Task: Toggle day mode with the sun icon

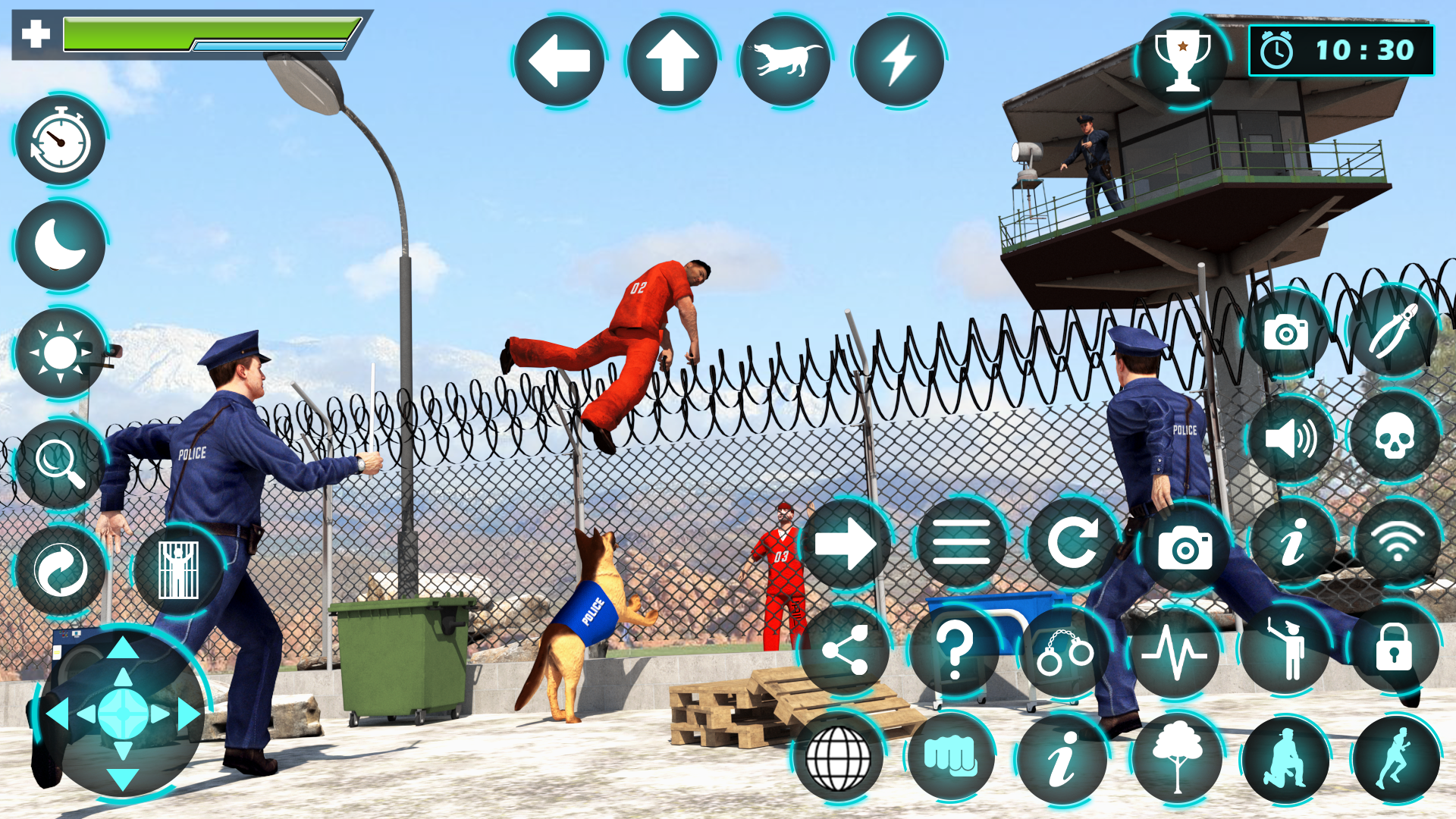Action: pos(60,353)
